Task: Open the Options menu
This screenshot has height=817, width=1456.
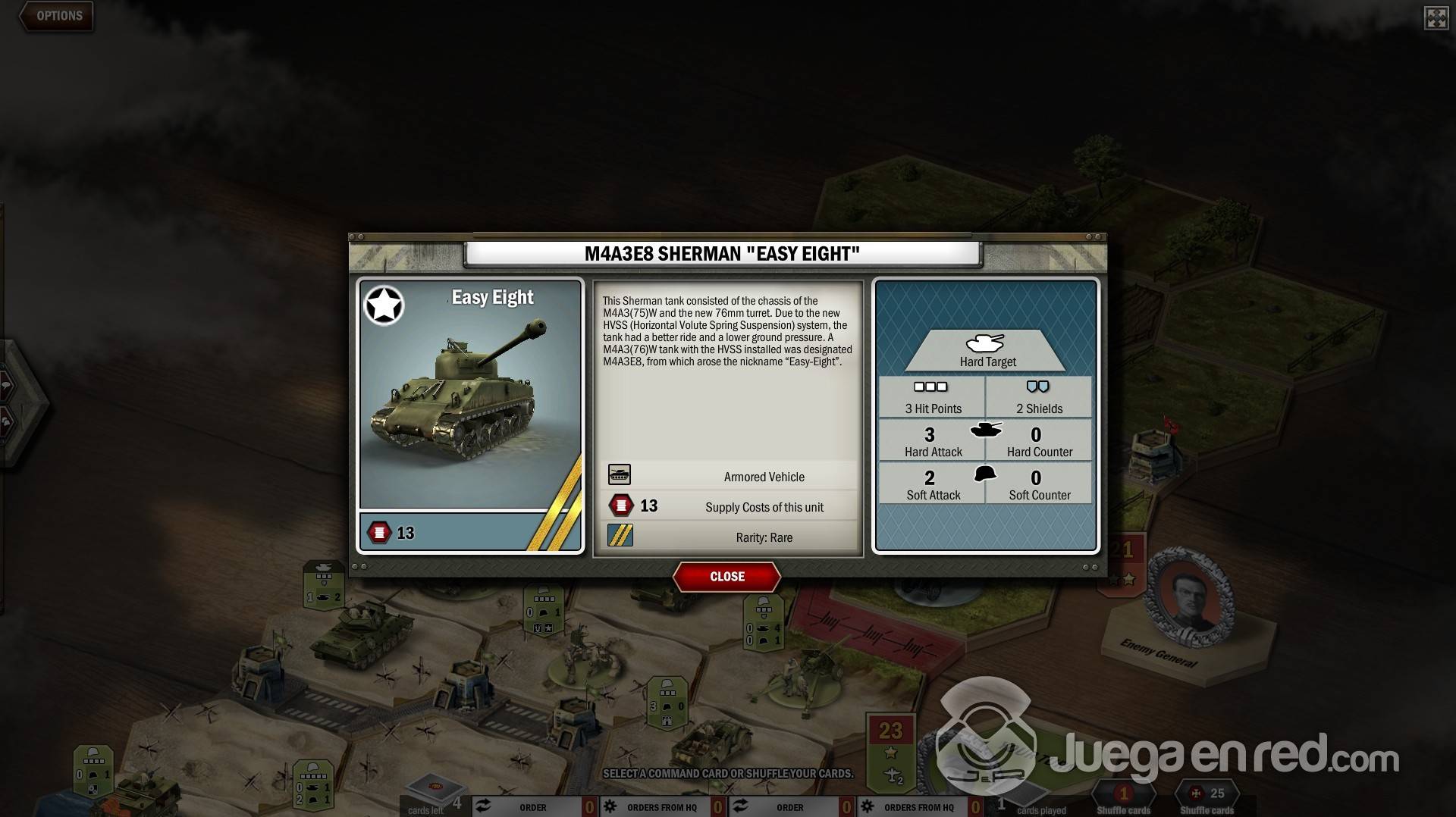Action: 58,16
